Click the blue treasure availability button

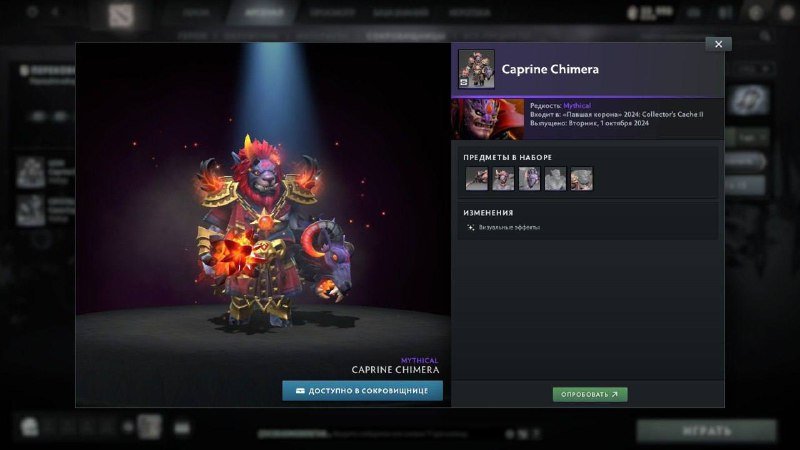(x=362, y=391)
